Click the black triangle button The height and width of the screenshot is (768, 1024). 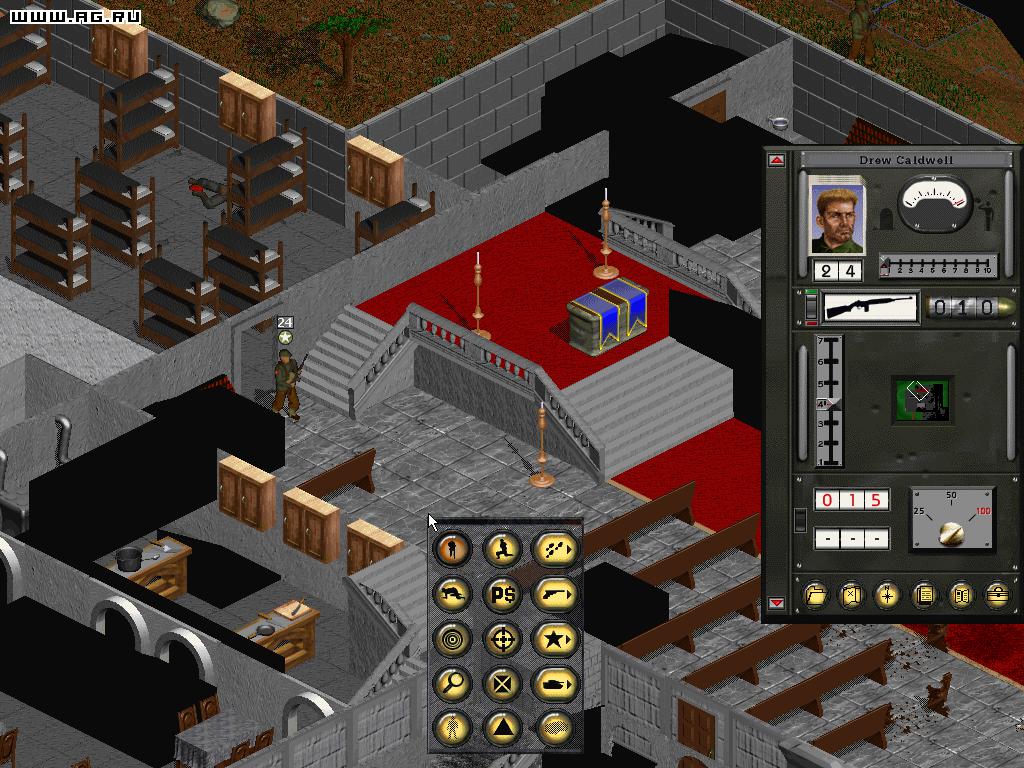click(x=503, y=727)
